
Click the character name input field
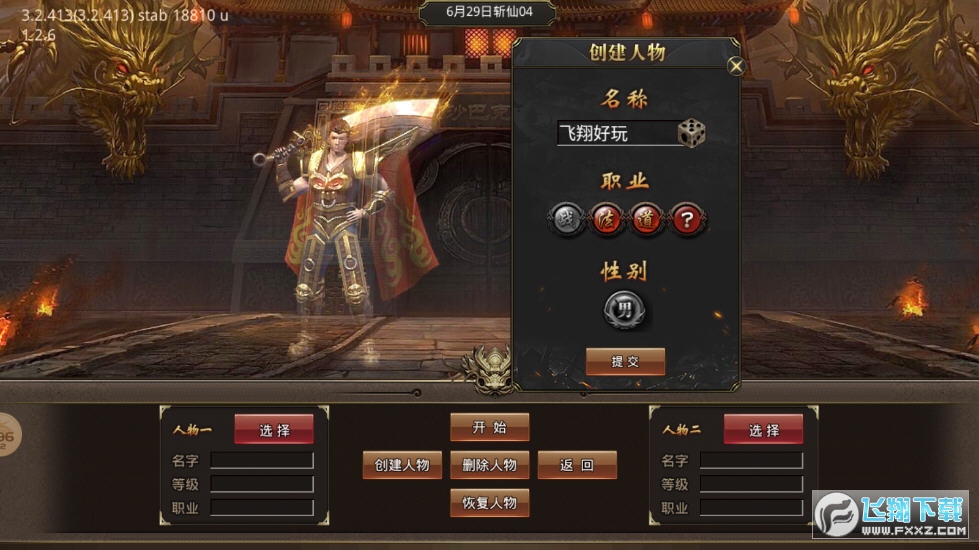pyautogui.click(x=616, y=133)
